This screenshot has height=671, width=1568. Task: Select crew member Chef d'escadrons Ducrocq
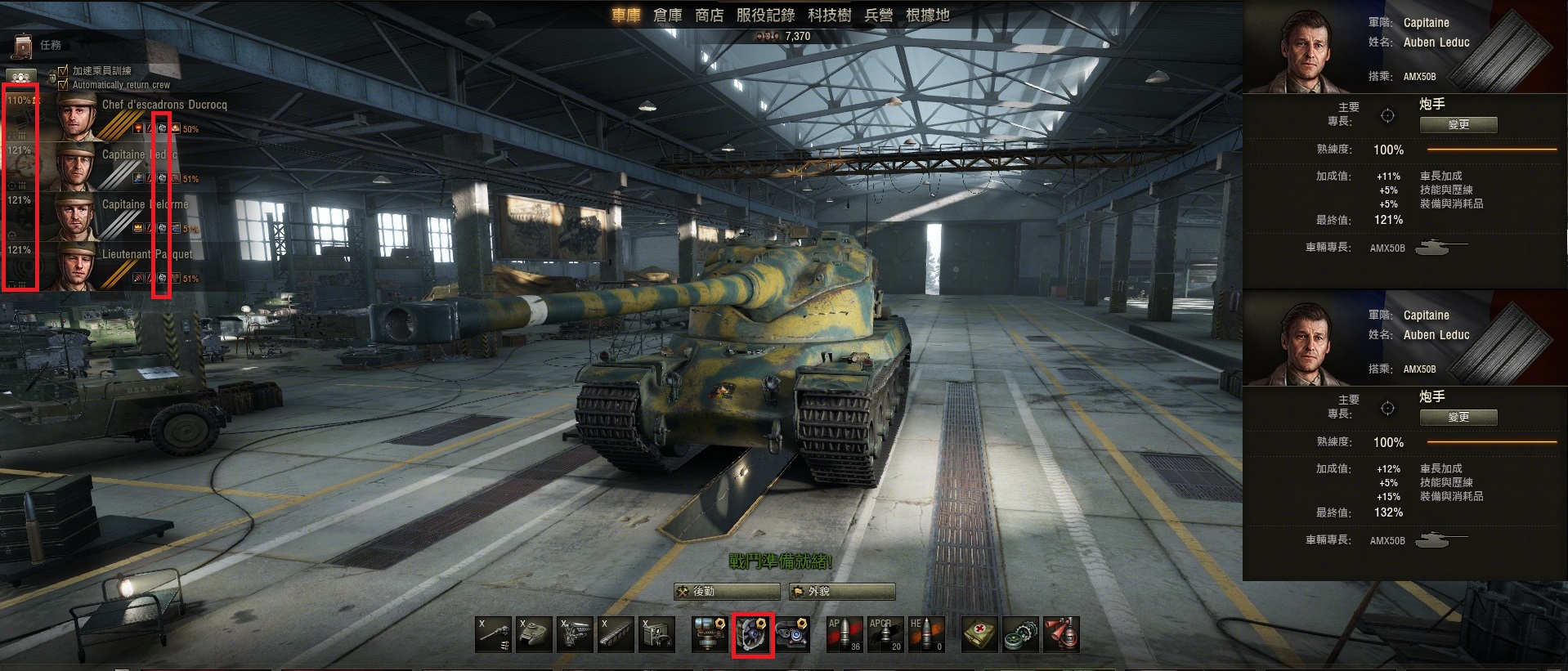(x=164, y=105)
